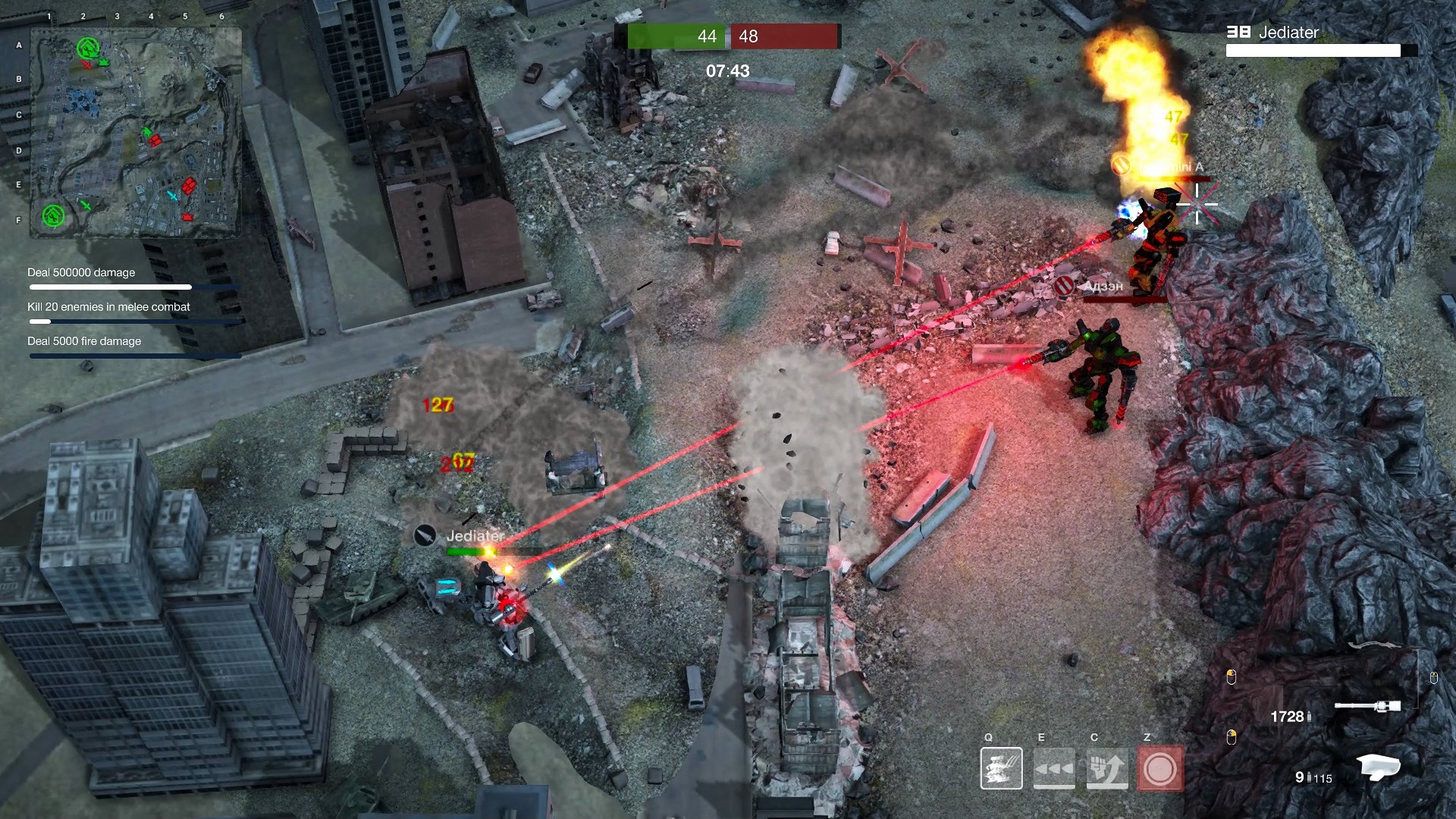
Task: Click the repair station icon at grid F1
Action: click(x=53, y=217)
